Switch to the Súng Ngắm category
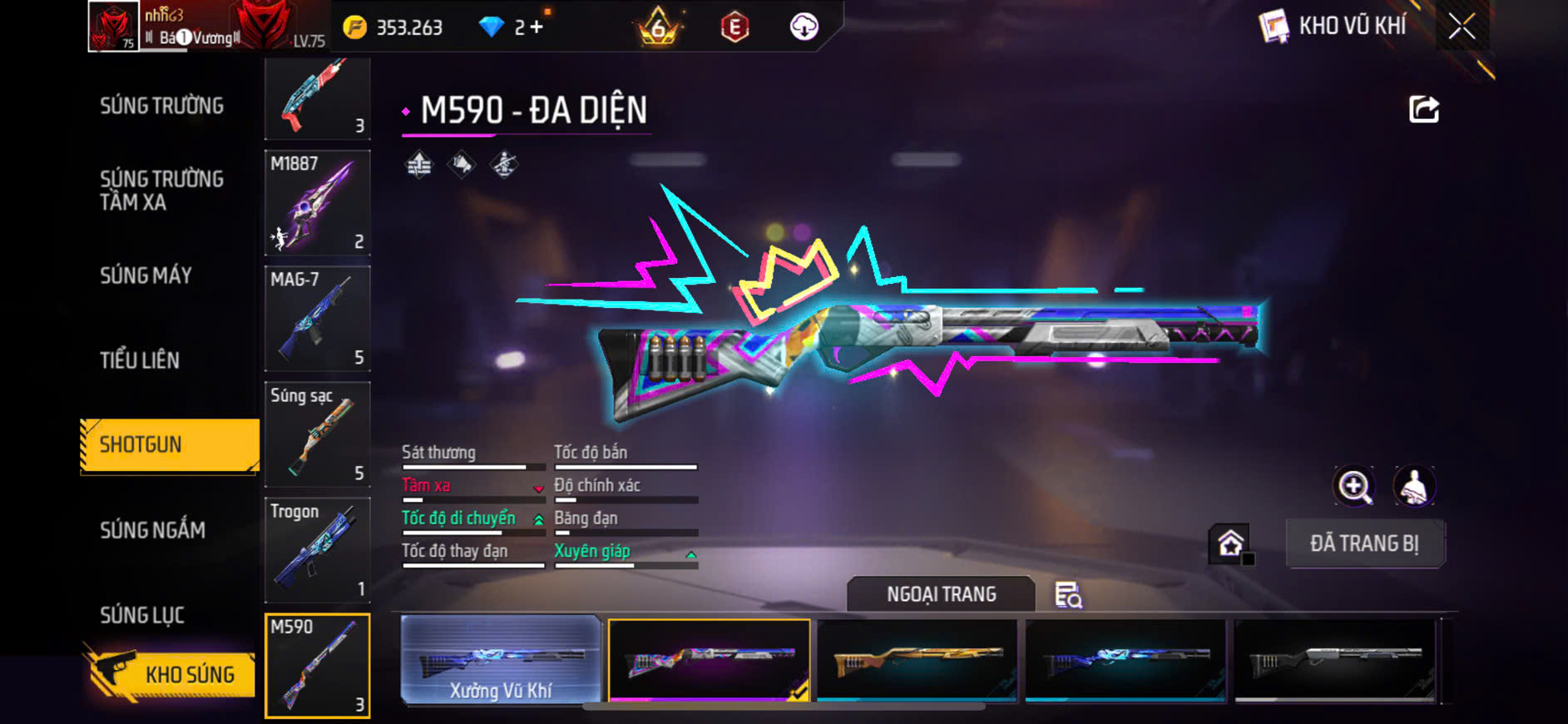This screenshot has height=724, width=1568. point(152,530)
